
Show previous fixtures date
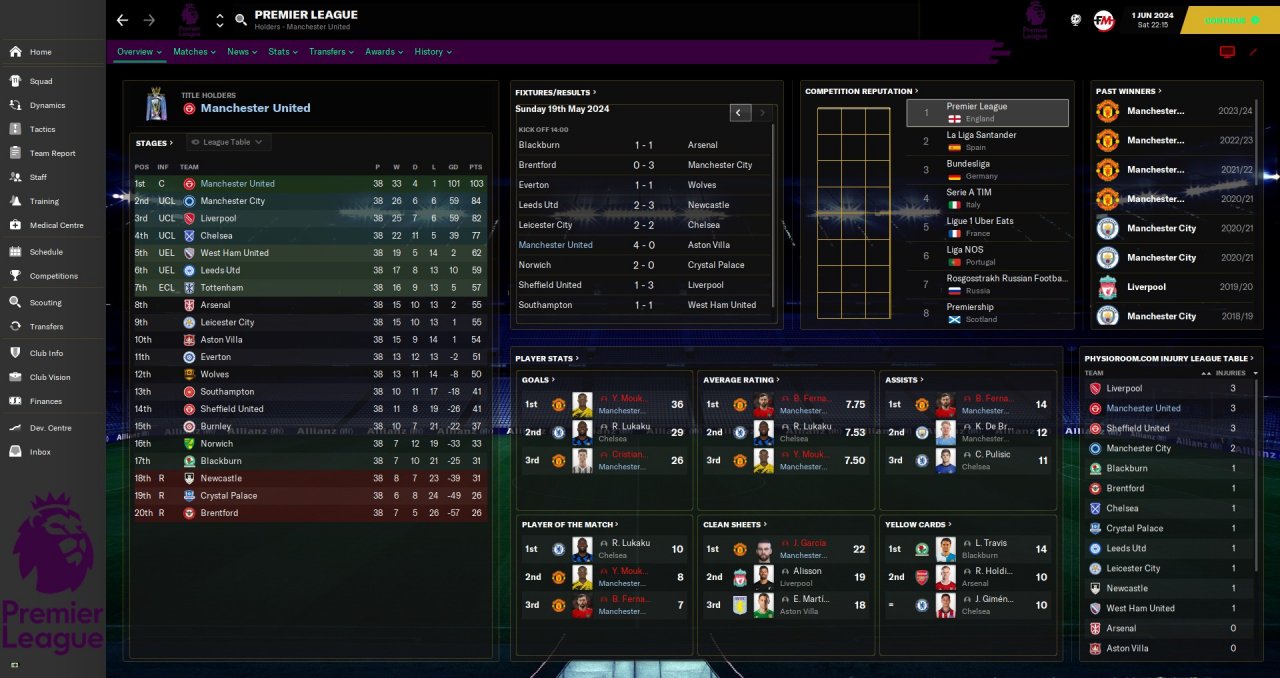coord(739,113)
